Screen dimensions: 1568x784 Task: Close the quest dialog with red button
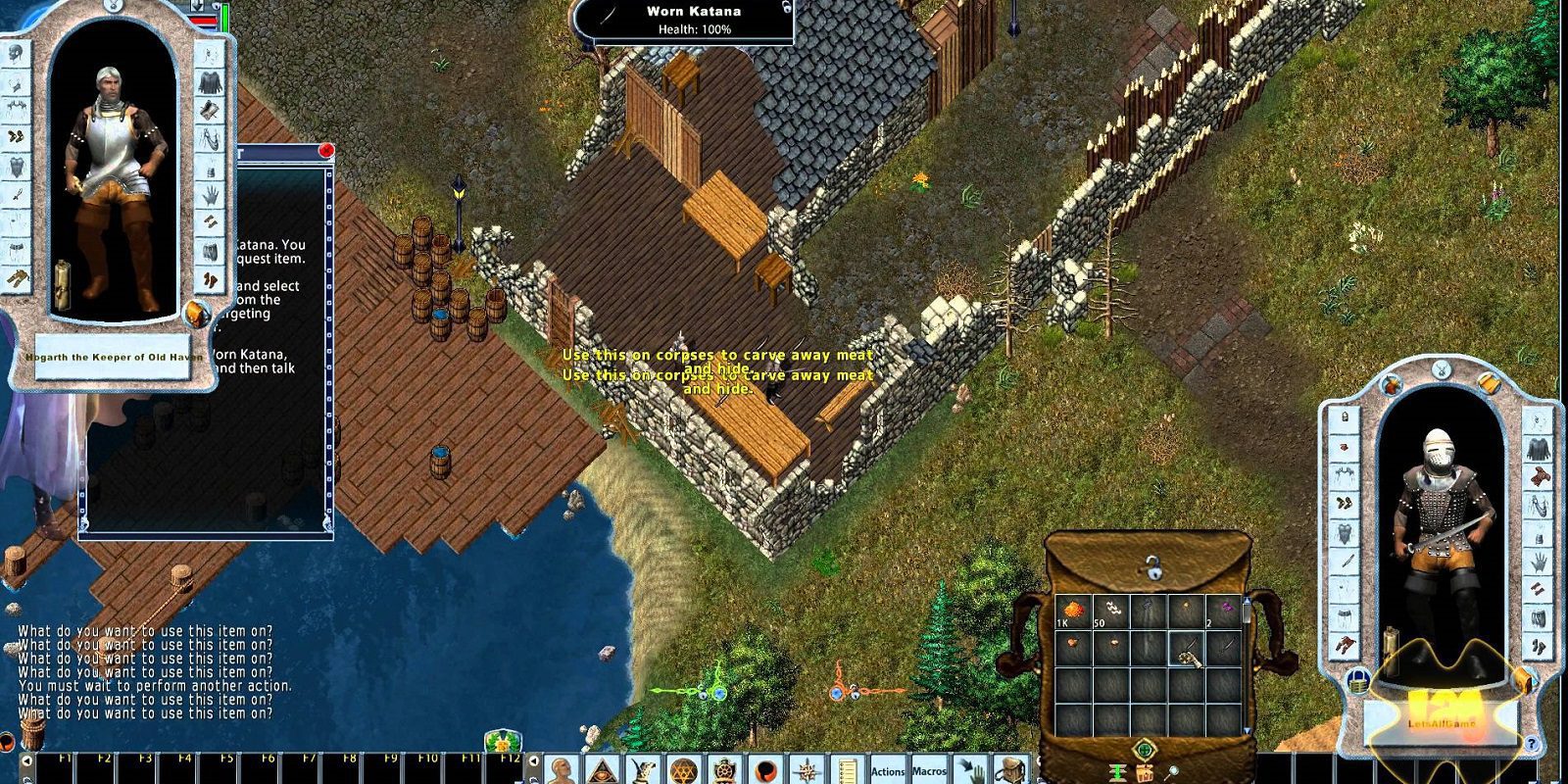point(325,151)
